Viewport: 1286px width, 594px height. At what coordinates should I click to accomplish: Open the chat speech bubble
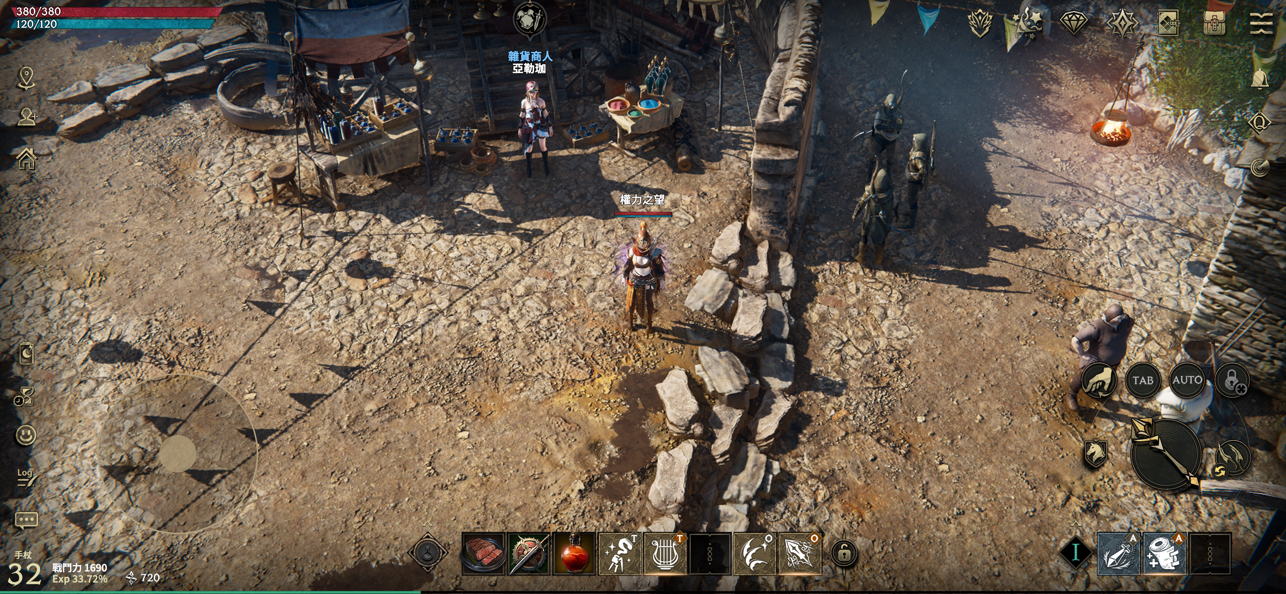coord(26,520)
